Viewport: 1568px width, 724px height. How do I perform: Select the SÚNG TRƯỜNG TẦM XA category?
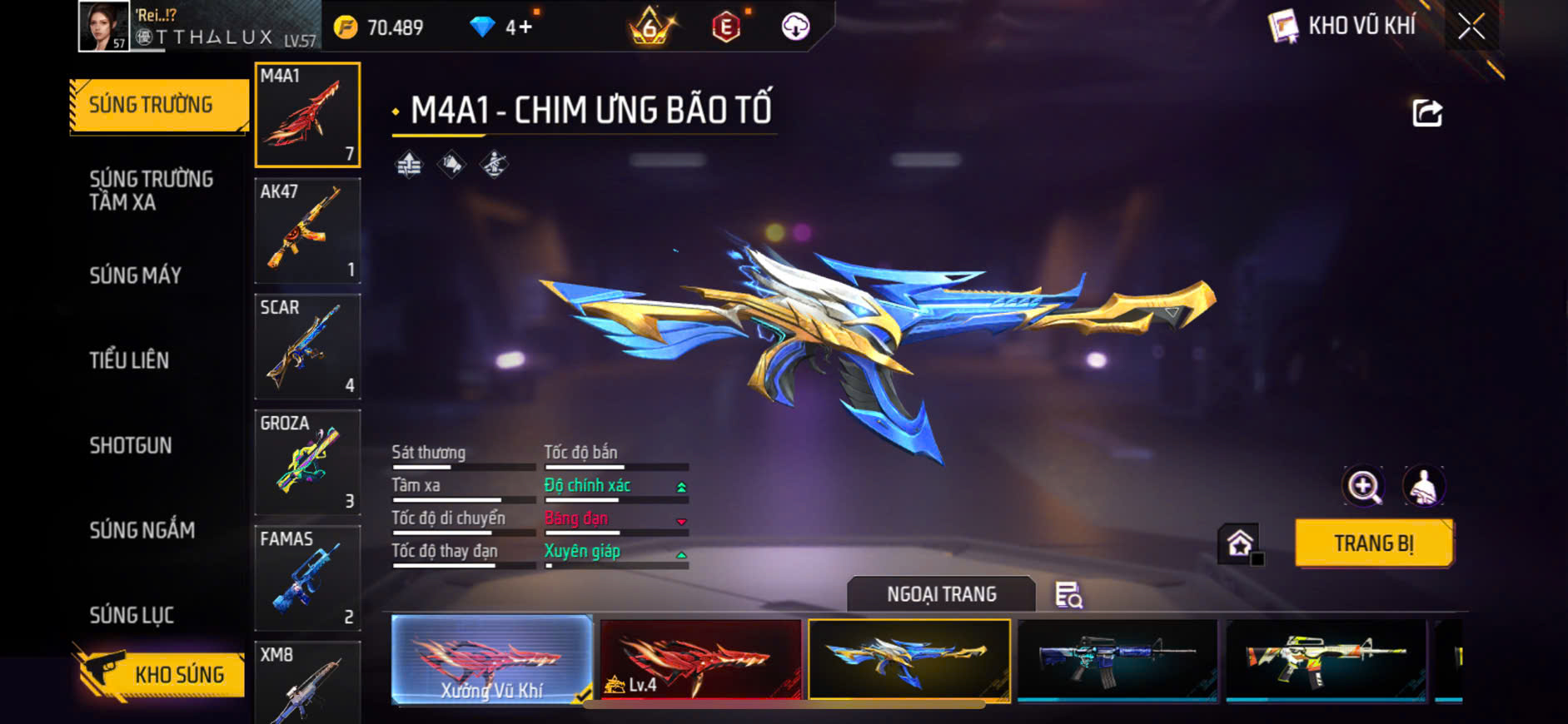tap(151, 191)
